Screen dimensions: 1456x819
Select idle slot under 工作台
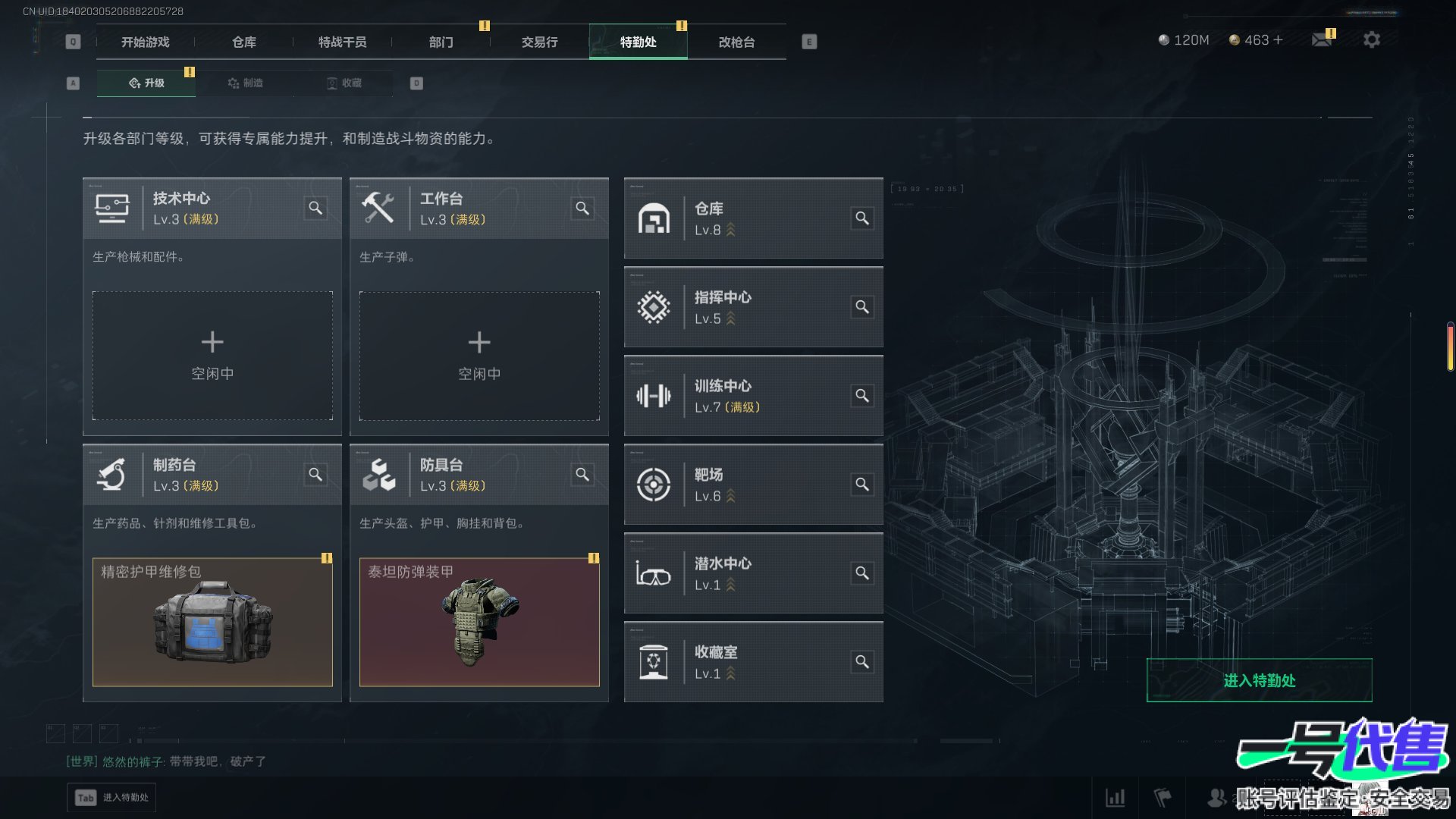479,356
